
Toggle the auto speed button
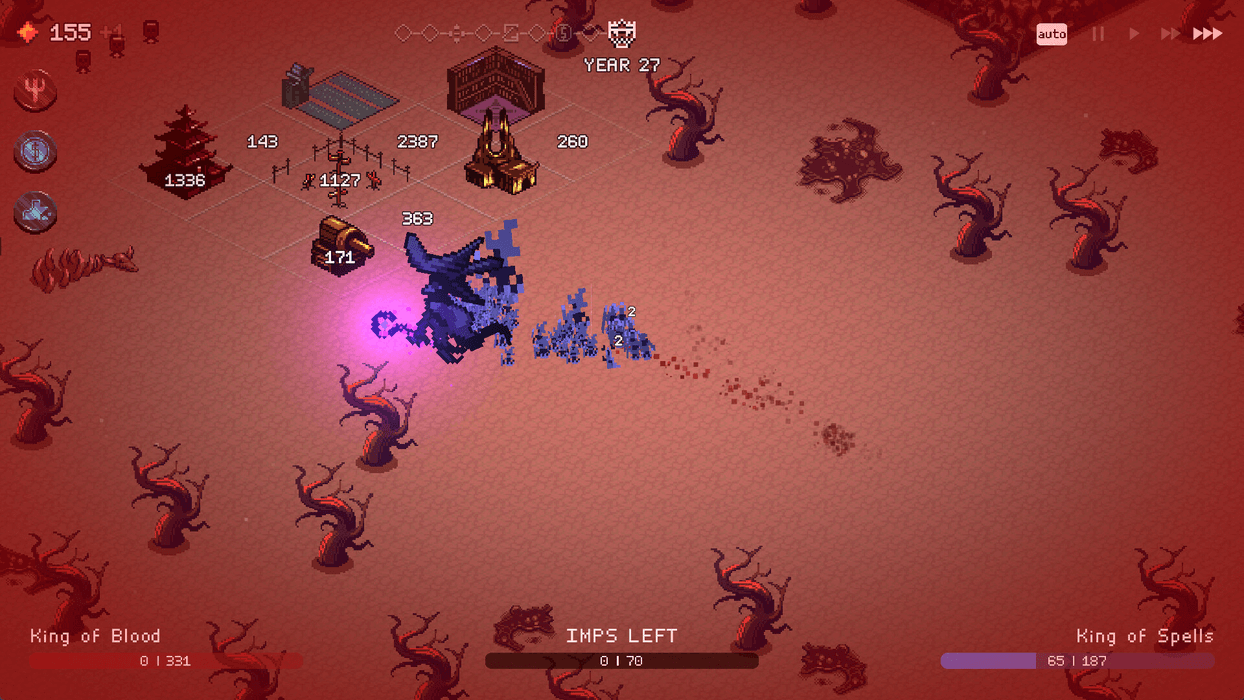[x=1051, y=34]
